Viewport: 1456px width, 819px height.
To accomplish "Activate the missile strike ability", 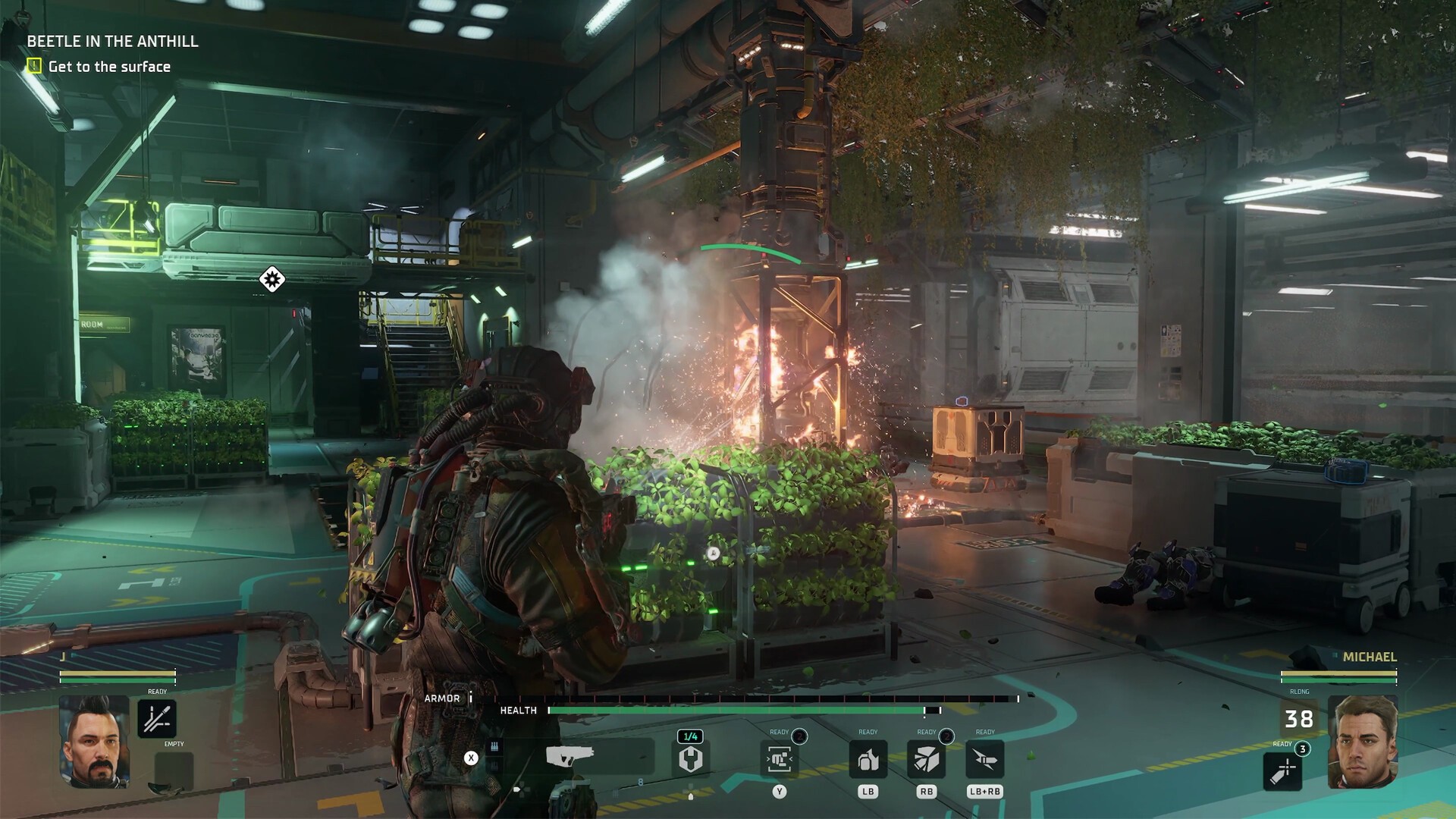I will (x=984, y=758).
